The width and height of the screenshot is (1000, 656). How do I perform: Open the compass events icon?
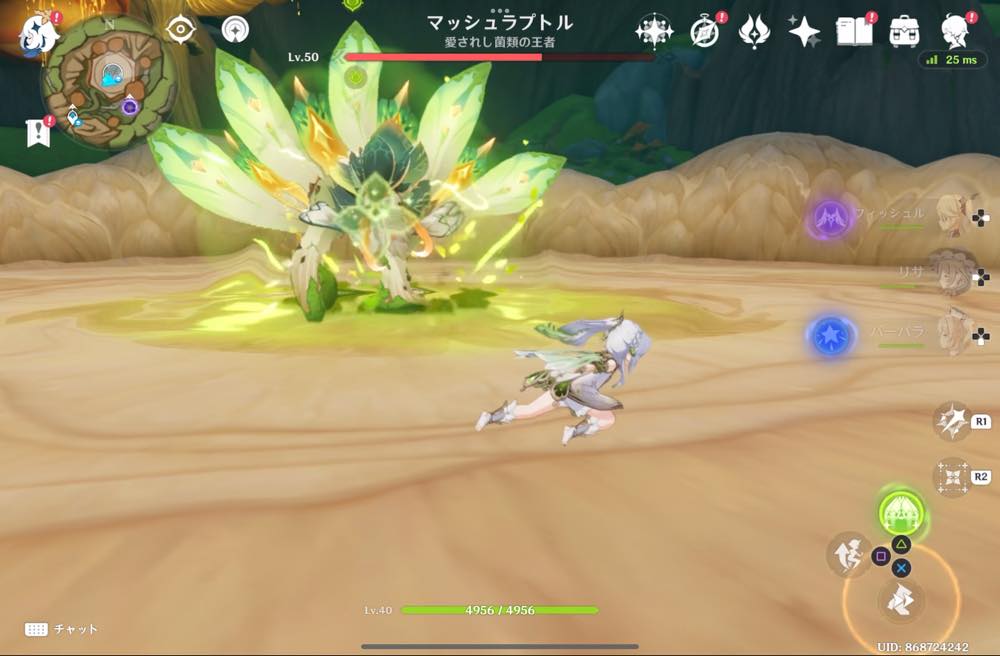pyautogui.click(x=705, y=32)
